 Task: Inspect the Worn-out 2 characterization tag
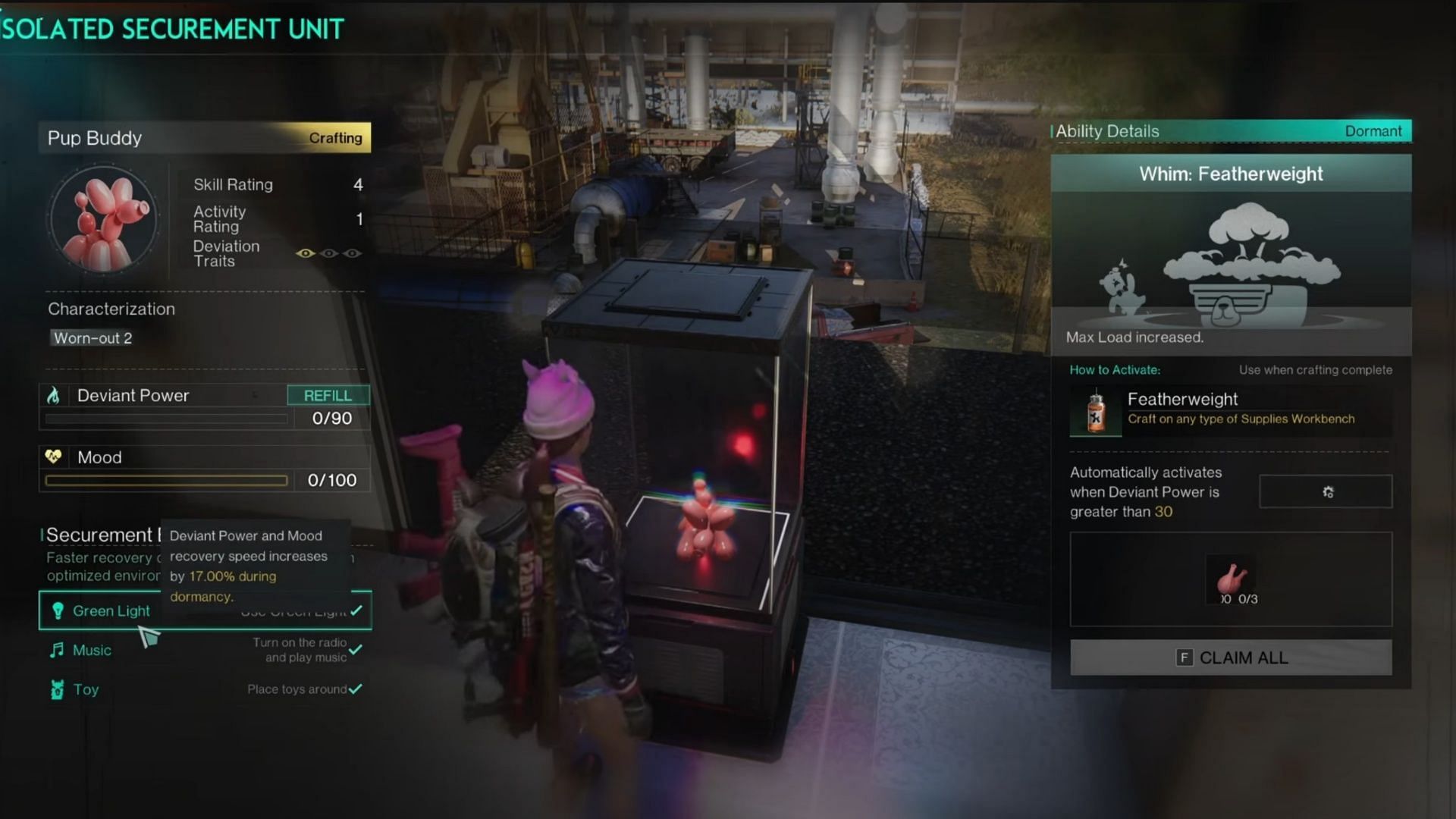tap(93, 338)
